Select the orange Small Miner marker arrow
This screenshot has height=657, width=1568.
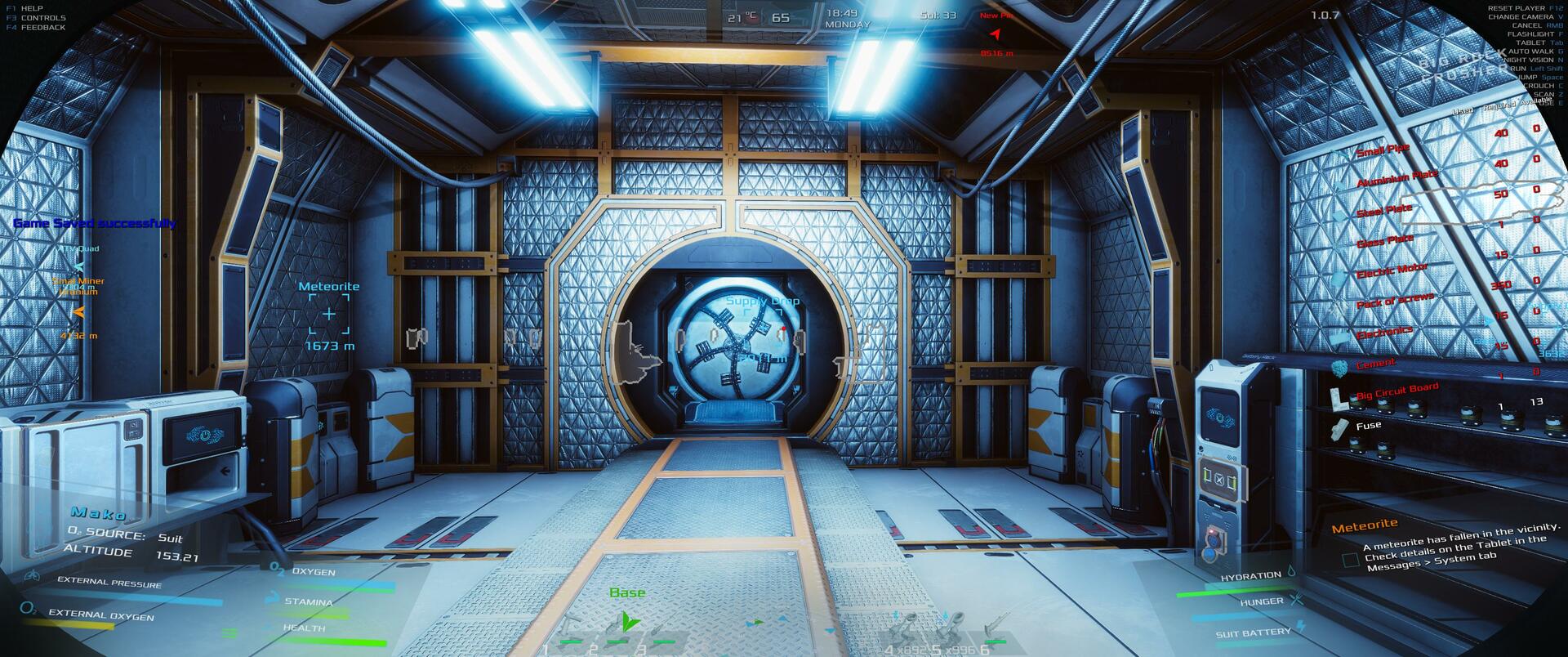[79, 311]
